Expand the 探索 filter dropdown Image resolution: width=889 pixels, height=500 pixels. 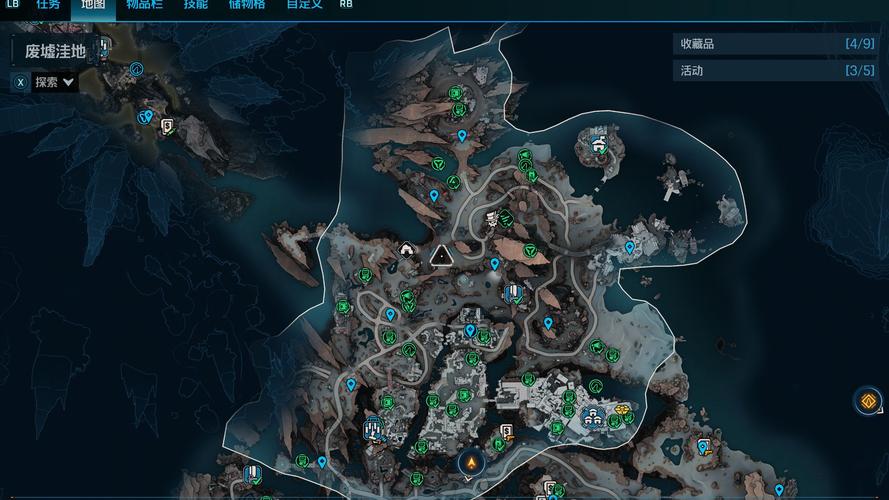(x=55, y=82)
